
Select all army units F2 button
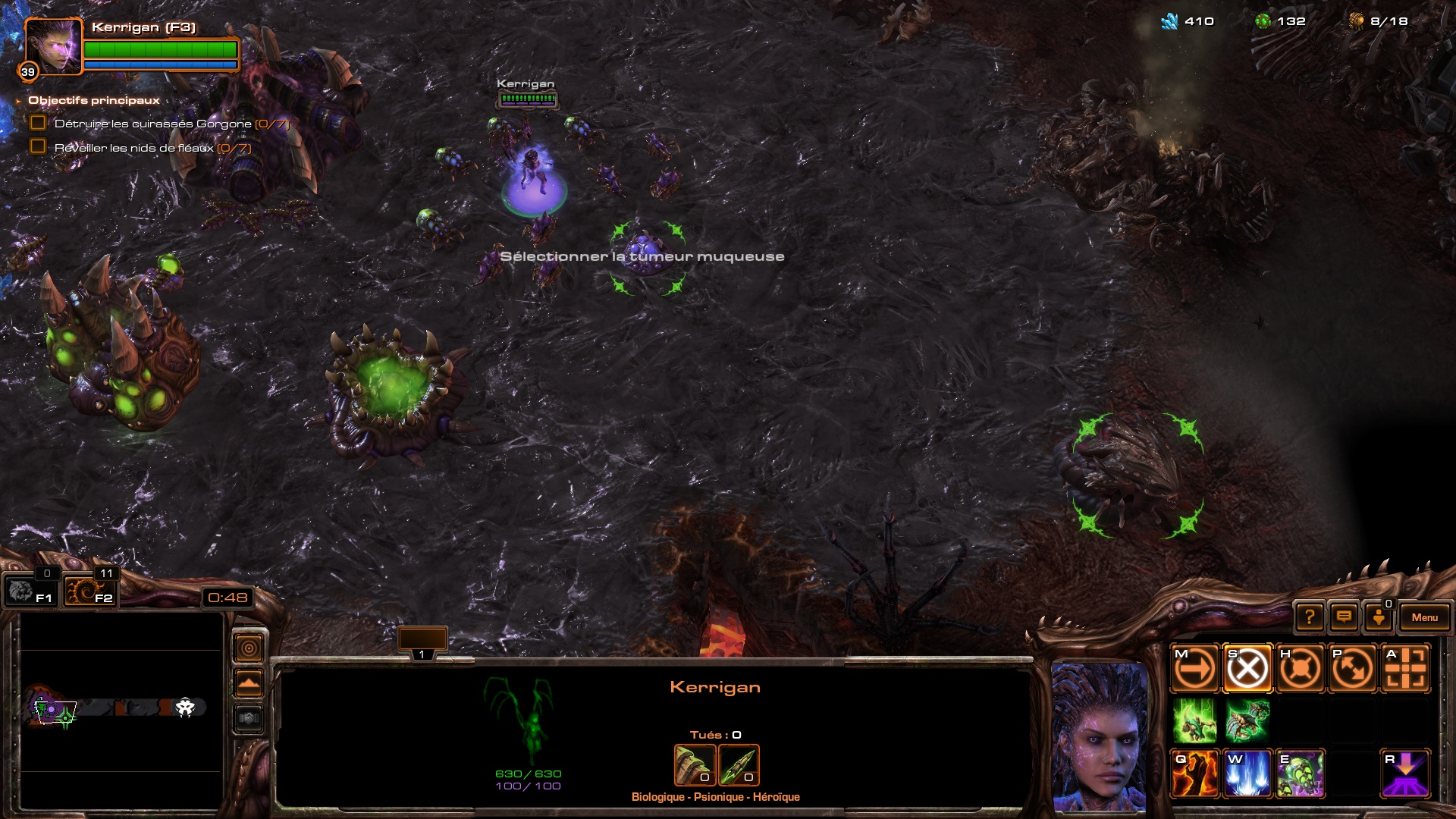pos(89,591)
